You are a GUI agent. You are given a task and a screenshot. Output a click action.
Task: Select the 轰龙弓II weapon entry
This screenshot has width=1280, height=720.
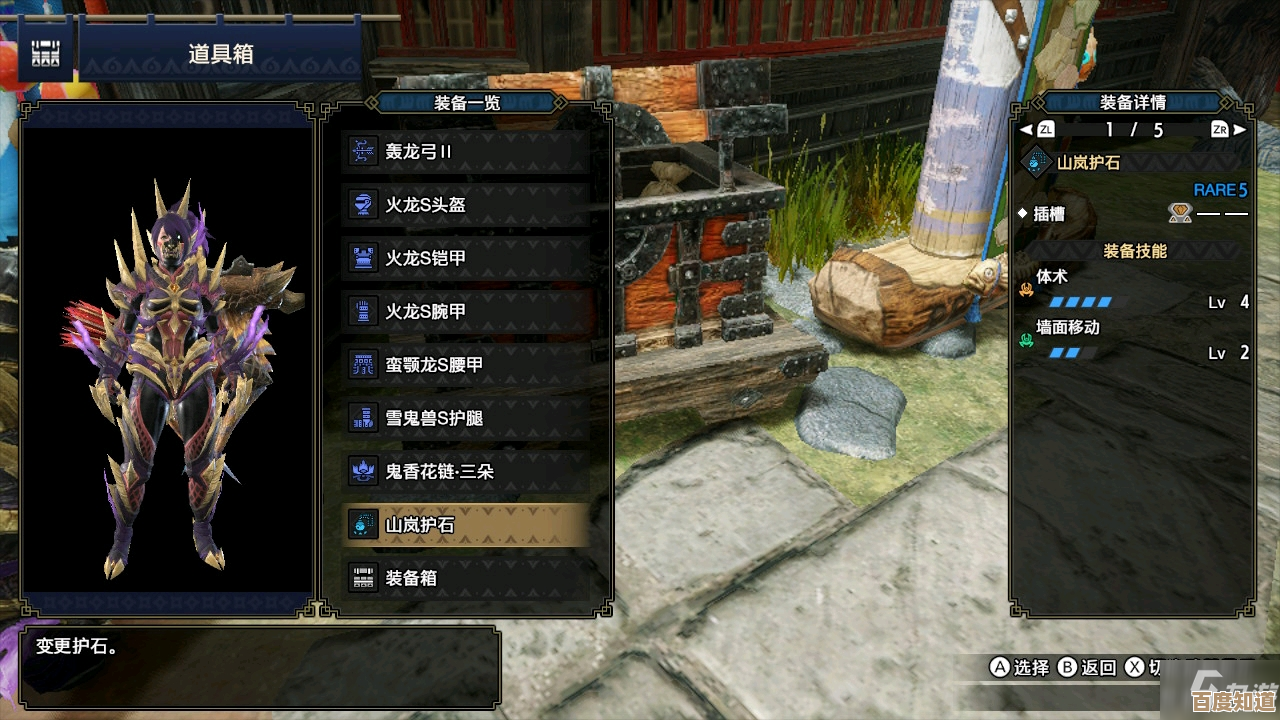[x=466, y=152]
